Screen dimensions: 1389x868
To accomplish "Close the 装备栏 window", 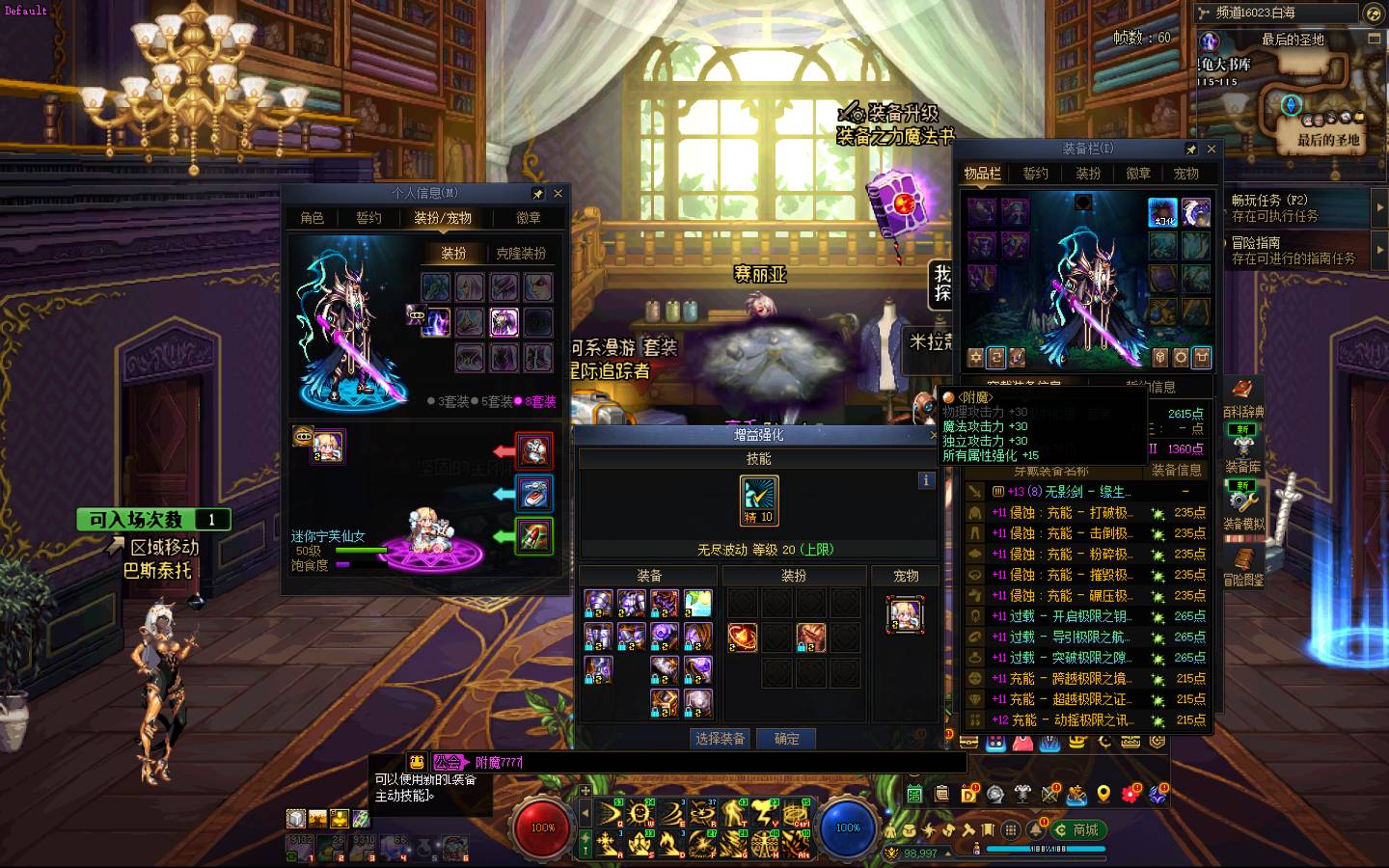I will (1212, 149).
